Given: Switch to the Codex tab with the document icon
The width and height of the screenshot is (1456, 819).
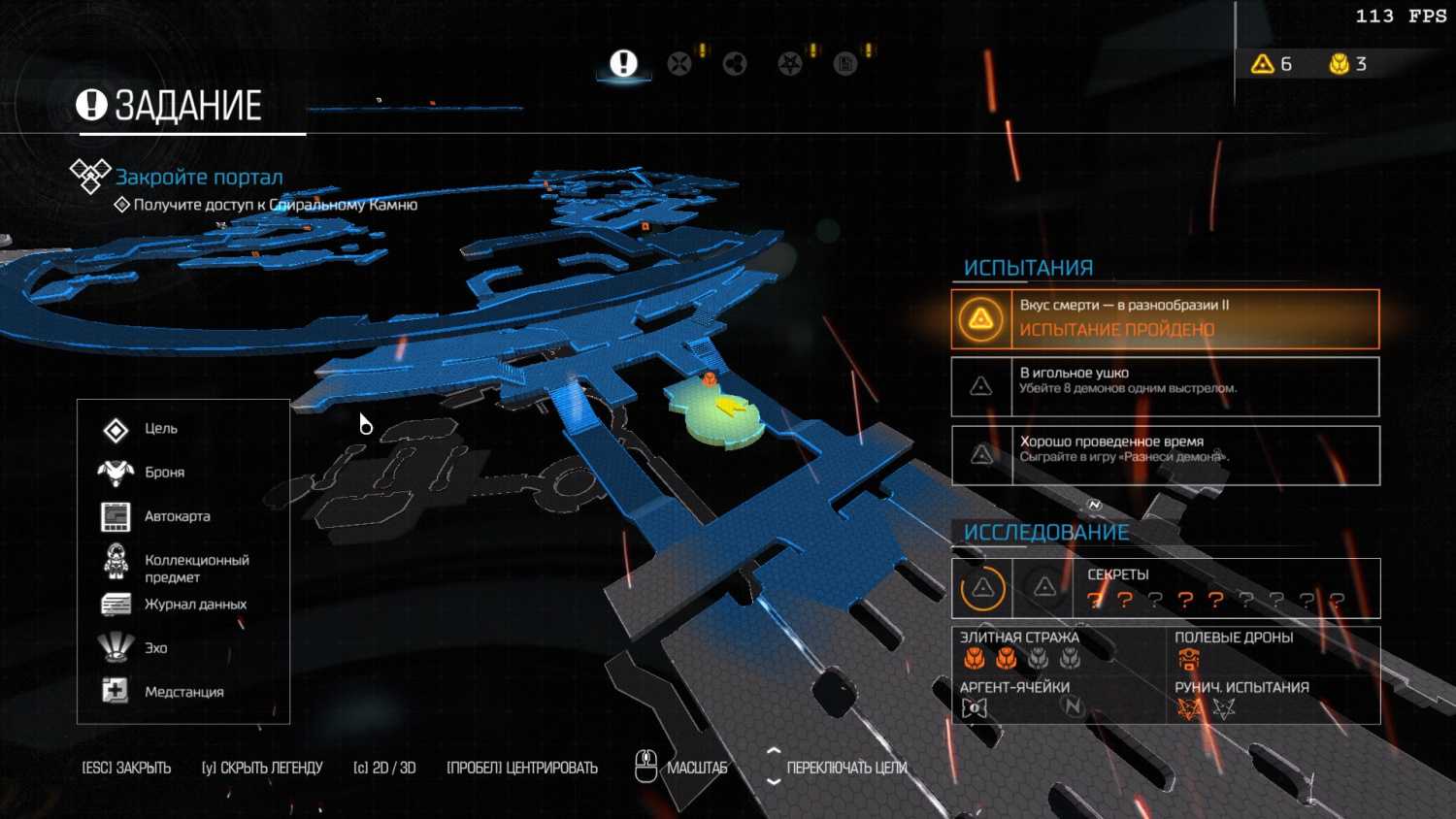Looking at the screenshot, I should 845,64.
